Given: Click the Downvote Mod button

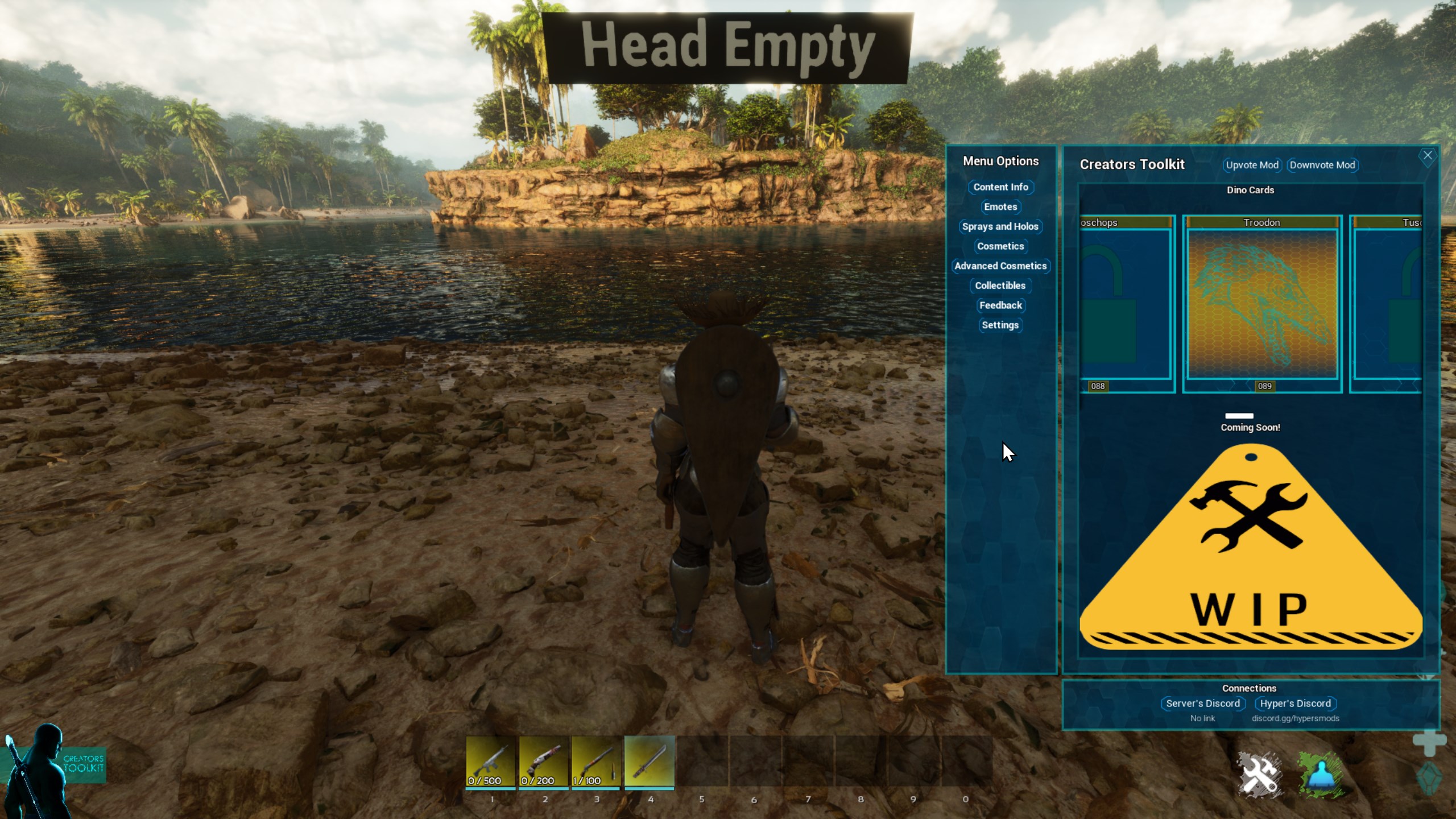Looking at the screenshot, I should pos(1322,165).
